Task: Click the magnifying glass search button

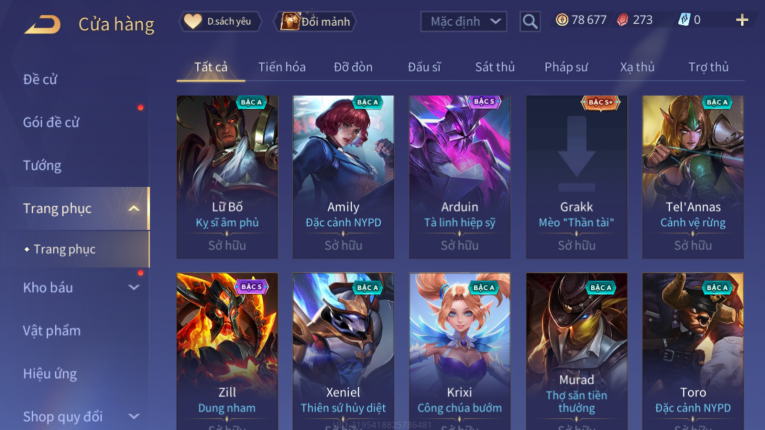Action: click(x=530, y=21)
